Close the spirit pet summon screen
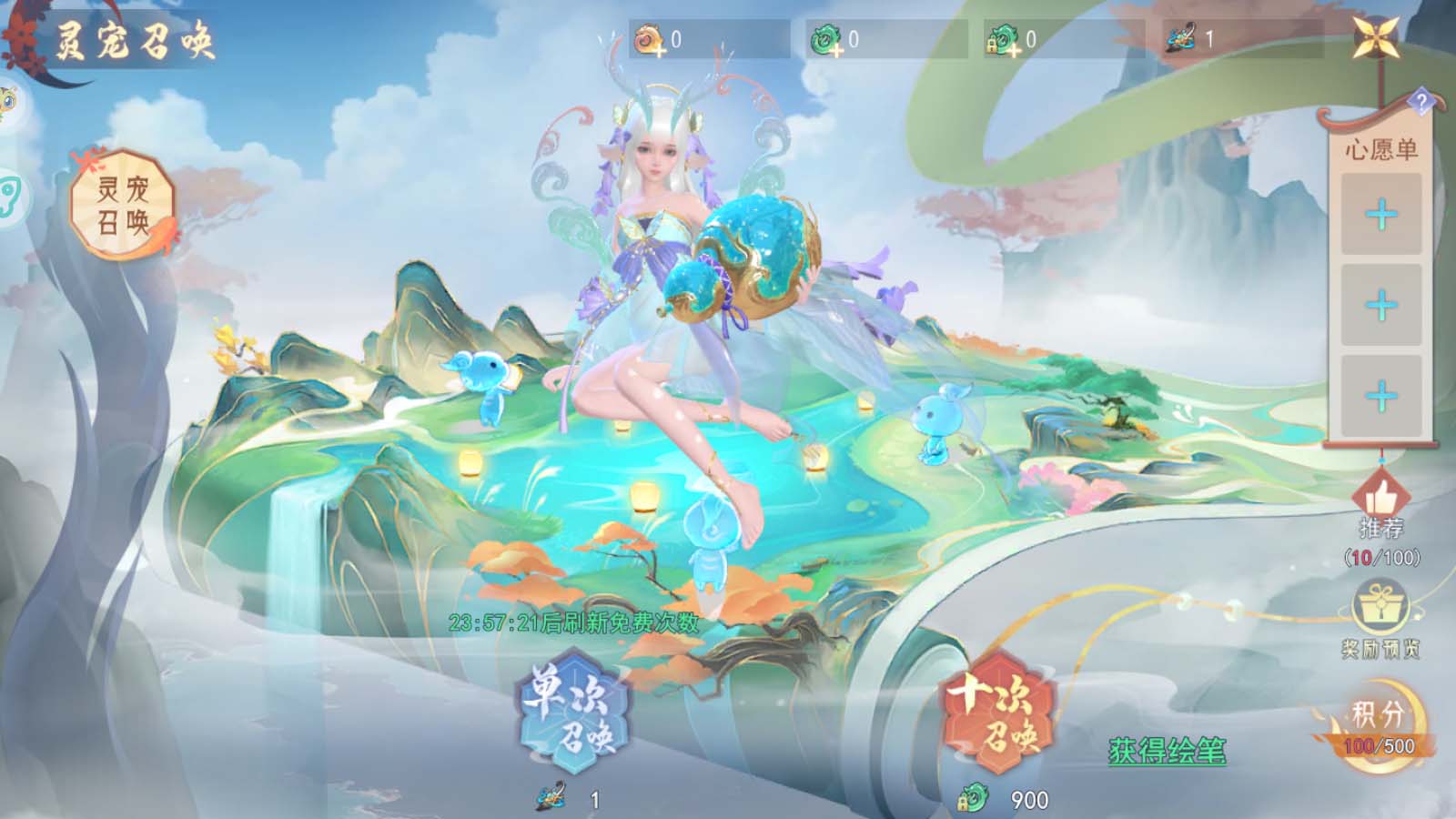 point(1377,37)
